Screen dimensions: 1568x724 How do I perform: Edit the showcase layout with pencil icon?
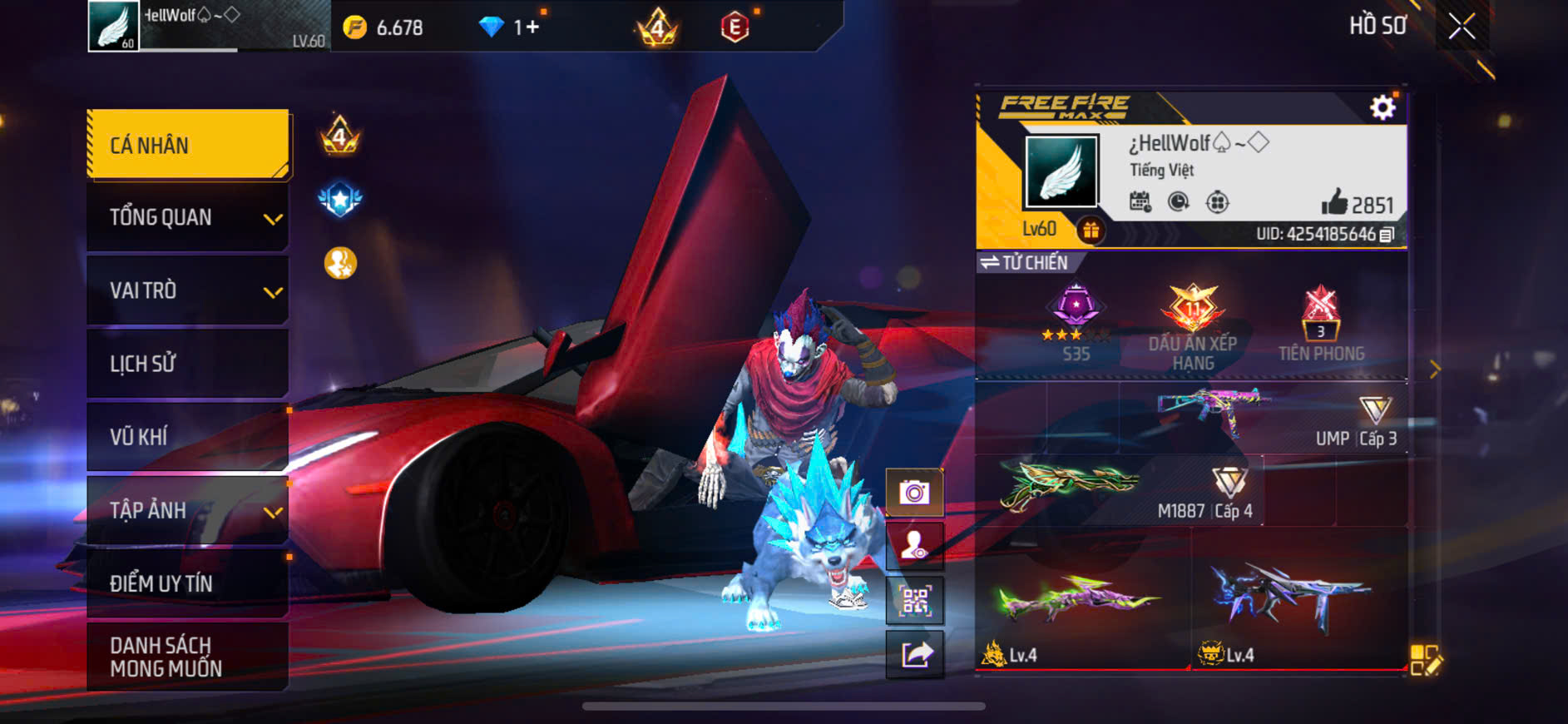1426,660
